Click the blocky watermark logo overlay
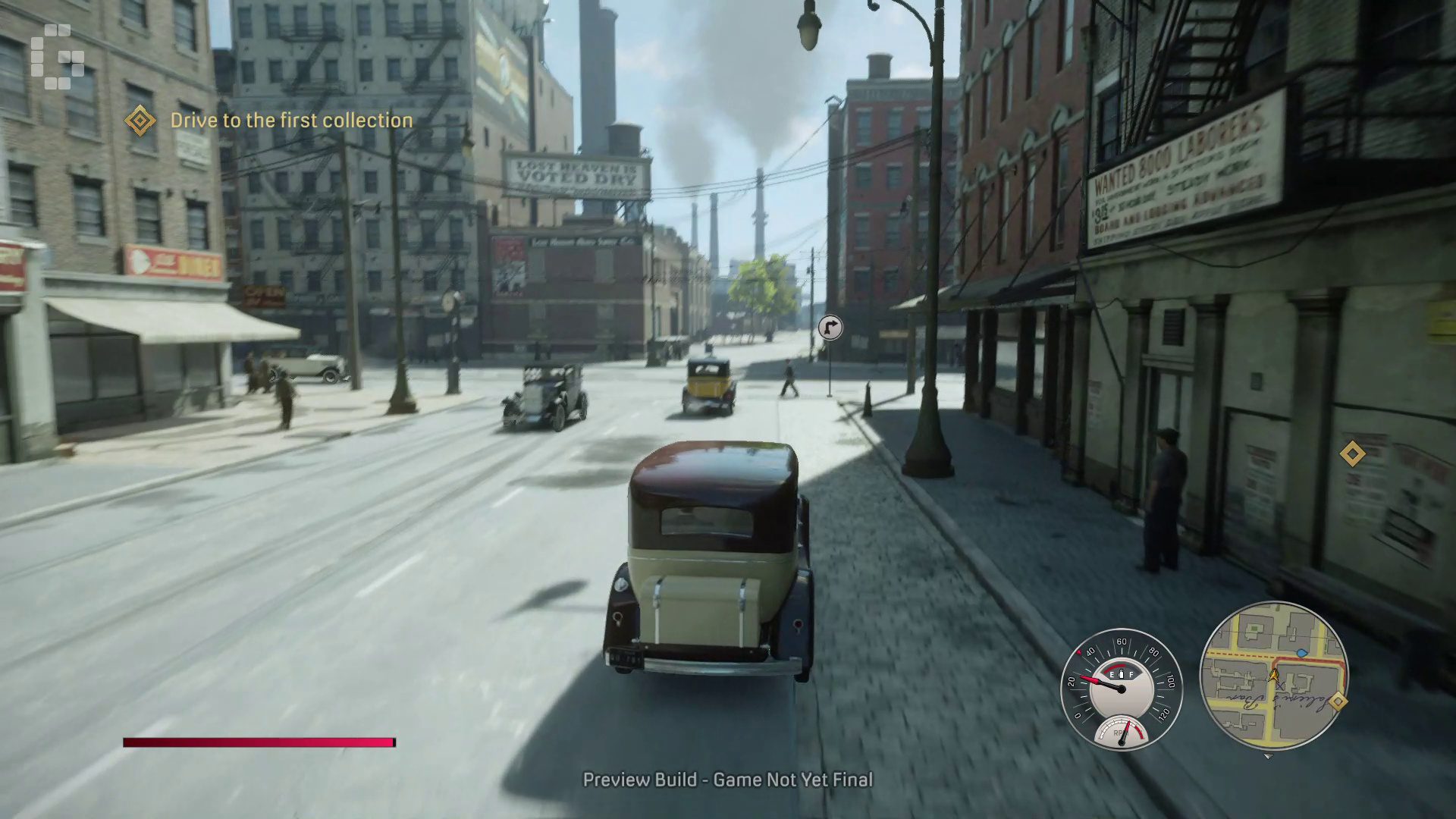1456x819 pixels. pos(58,57)
